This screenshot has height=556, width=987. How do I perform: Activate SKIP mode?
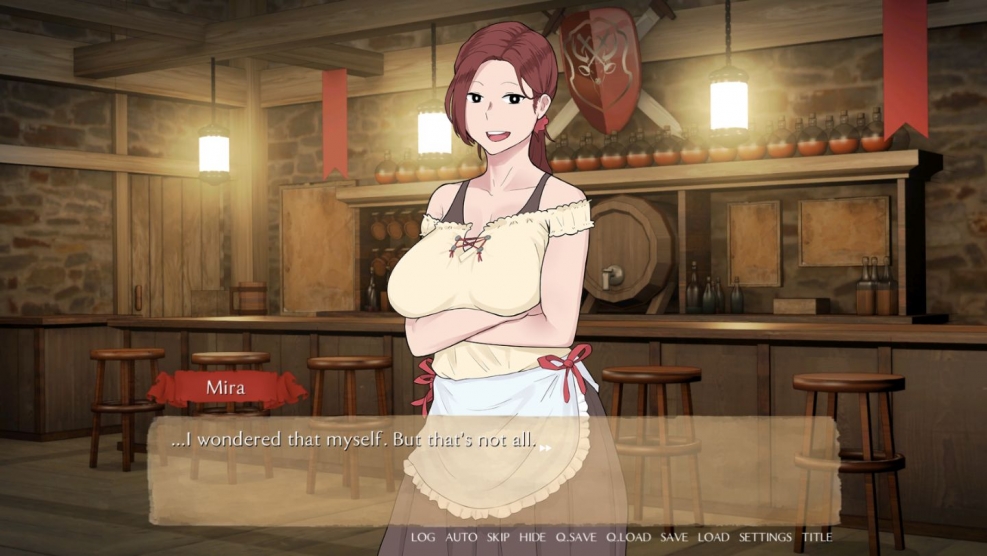(498, 537)
